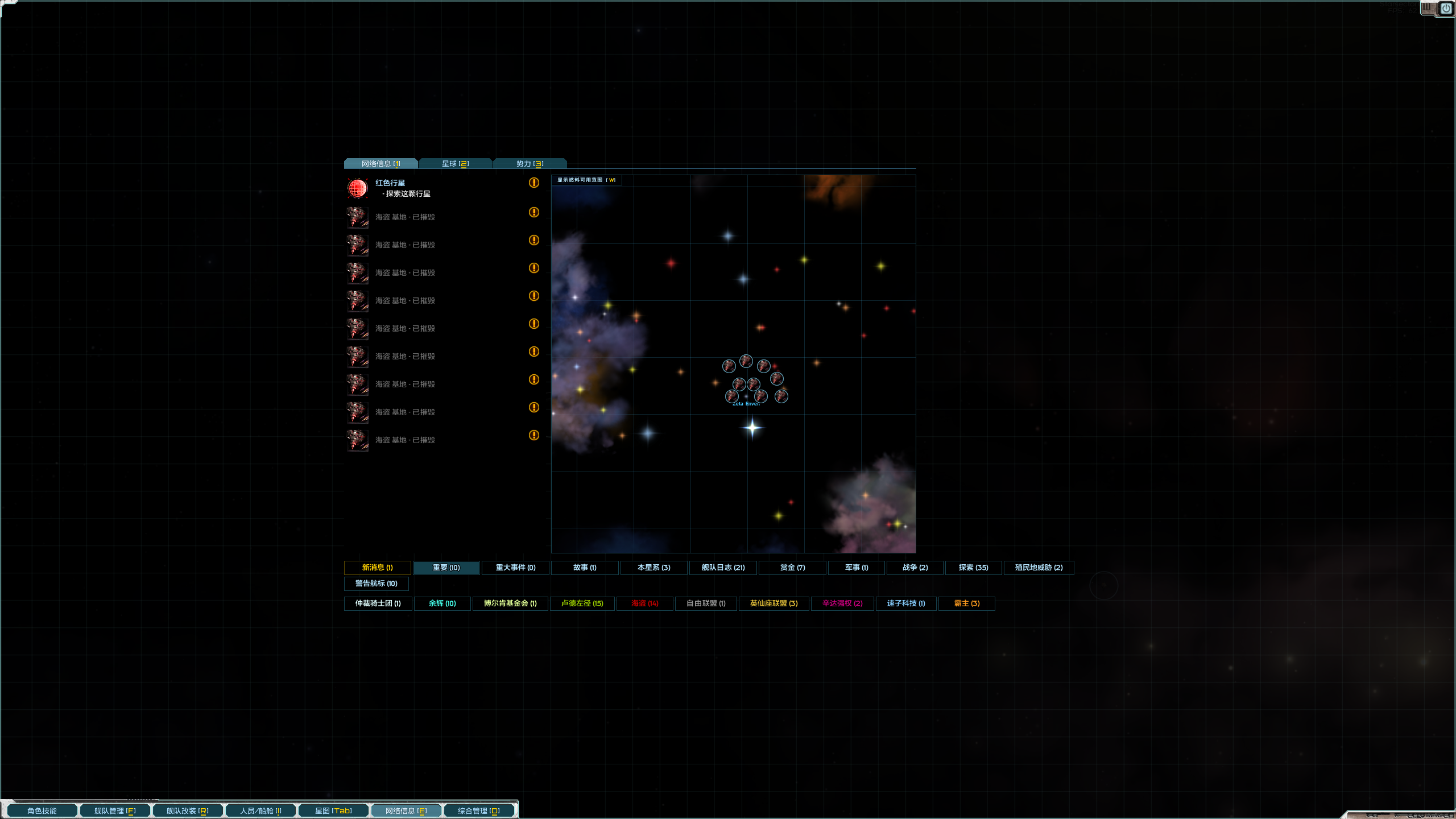Click the Zeta Enver system label on the map
The width and height of the screenshot is (1456, 819).
click(745, 404)
